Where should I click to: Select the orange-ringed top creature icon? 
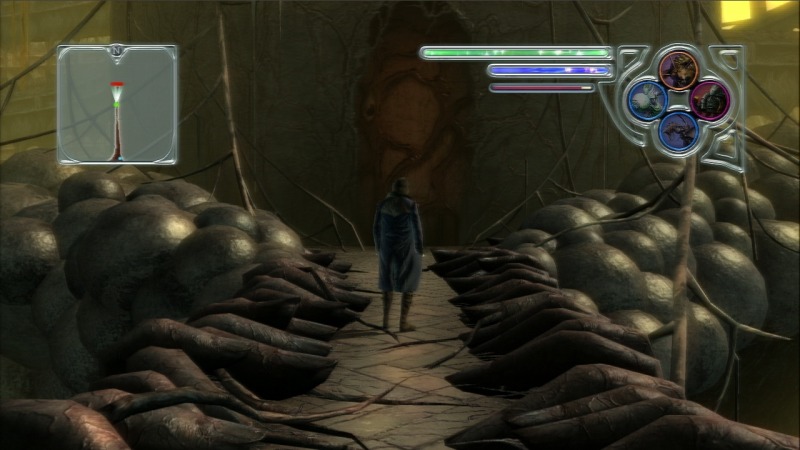tap(679, 69)
